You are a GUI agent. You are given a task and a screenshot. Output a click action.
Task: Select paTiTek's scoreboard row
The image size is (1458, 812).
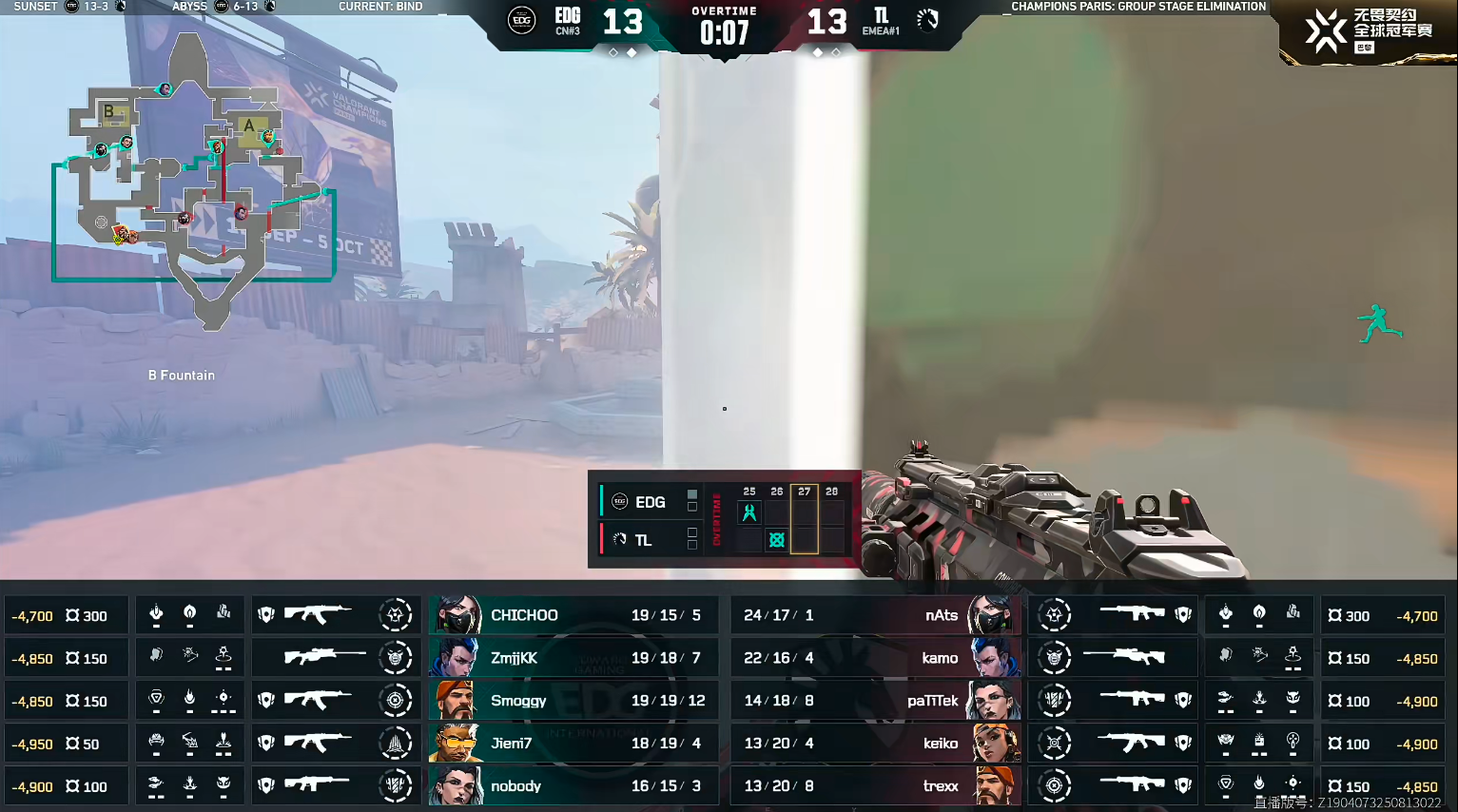[x=875, y=701]
